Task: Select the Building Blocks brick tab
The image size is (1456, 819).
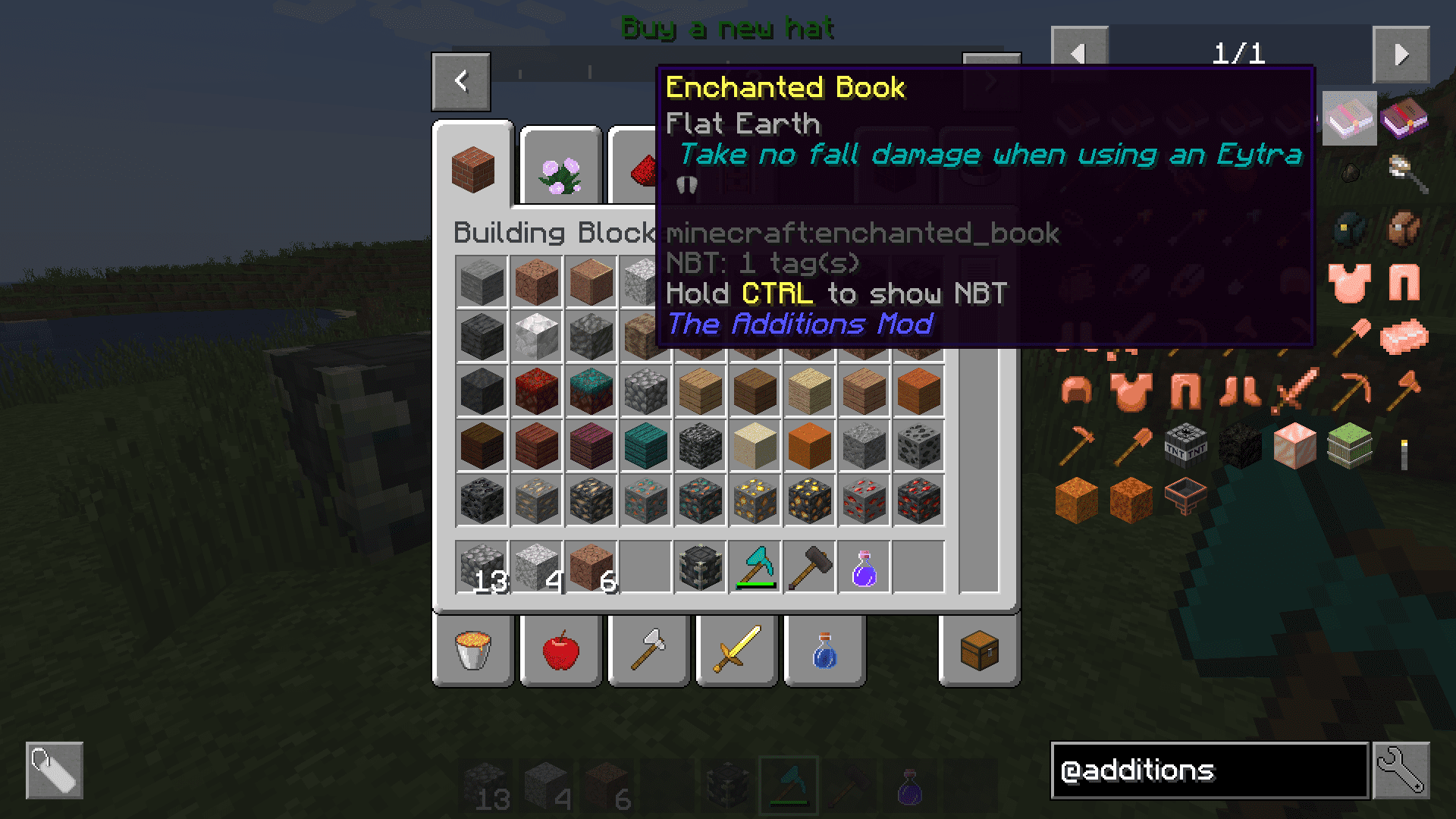Action: coord(473,168)
